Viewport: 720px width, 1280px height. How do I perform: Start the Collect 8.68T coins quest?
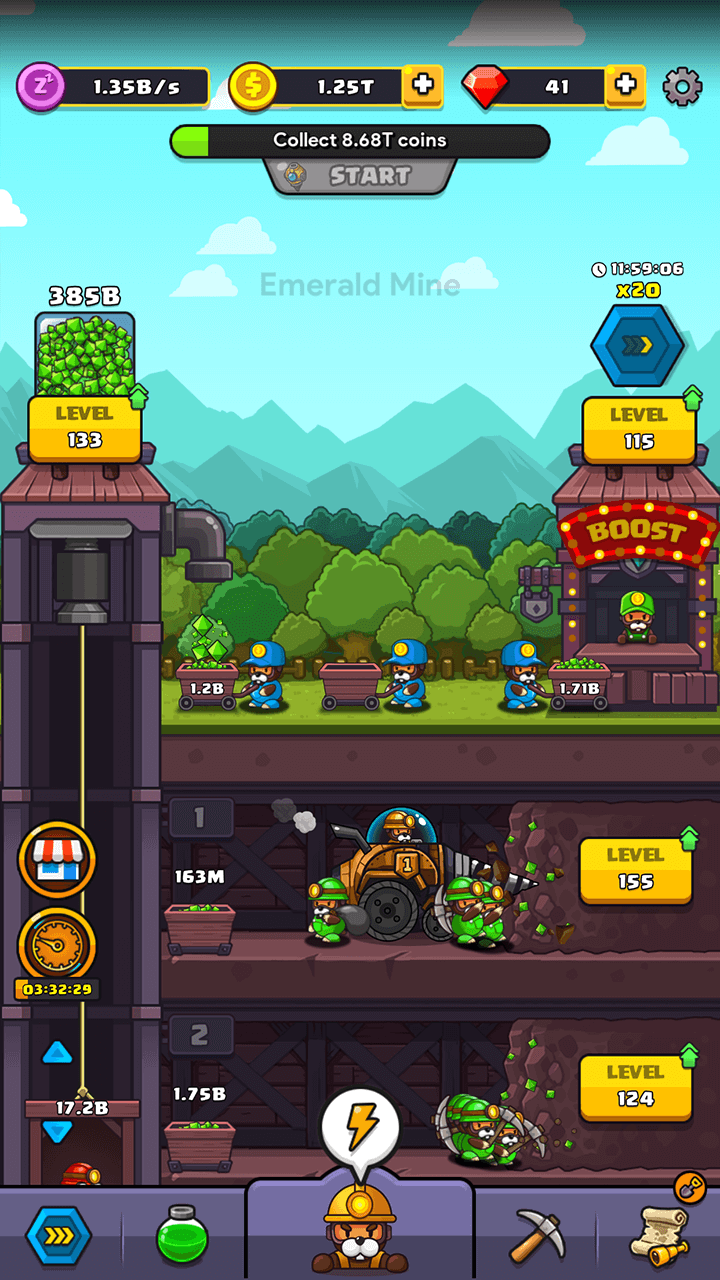coord(360,176)
